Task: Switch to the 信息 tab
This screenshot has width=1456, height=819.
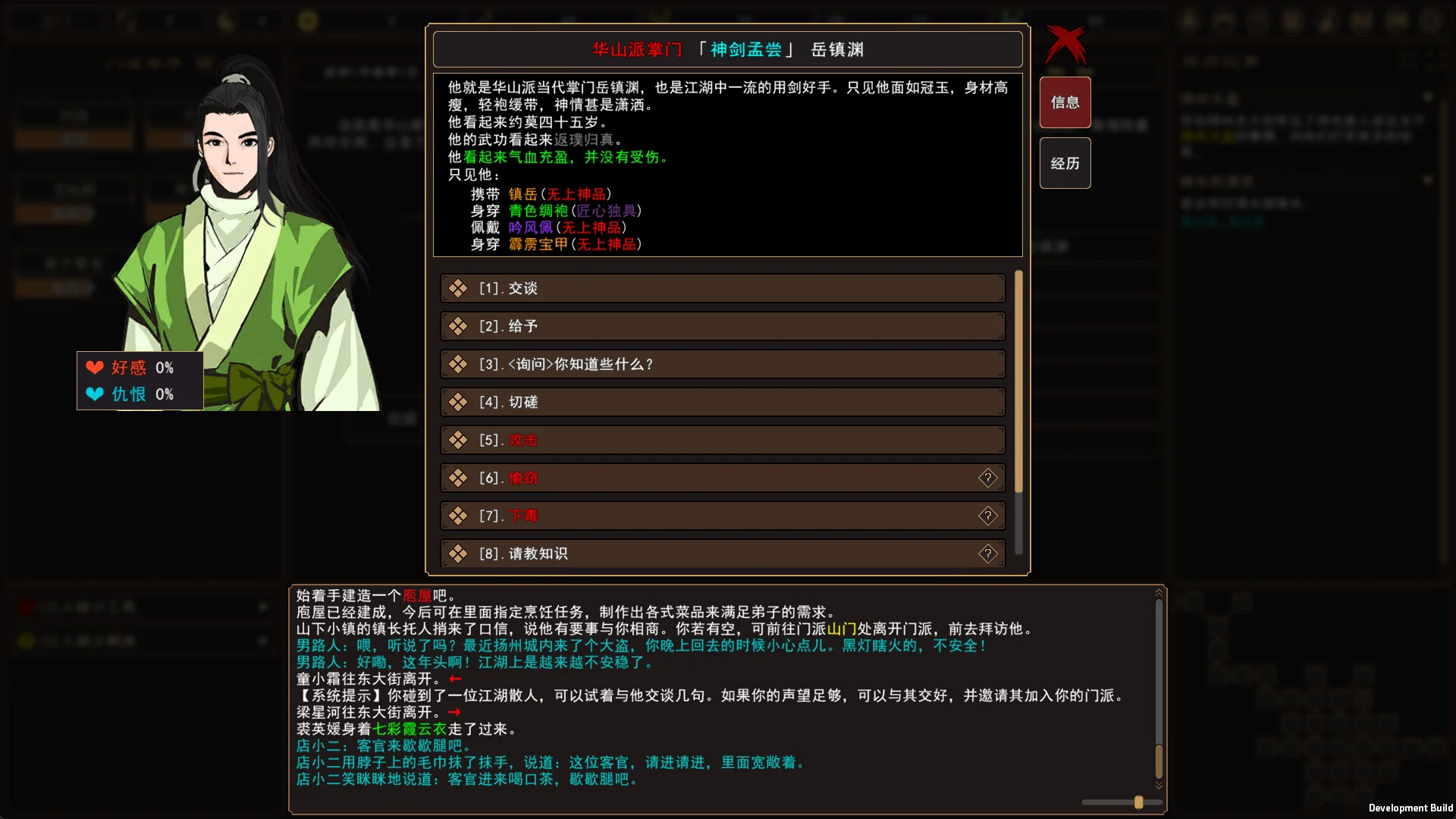Action: (1065, 102)
